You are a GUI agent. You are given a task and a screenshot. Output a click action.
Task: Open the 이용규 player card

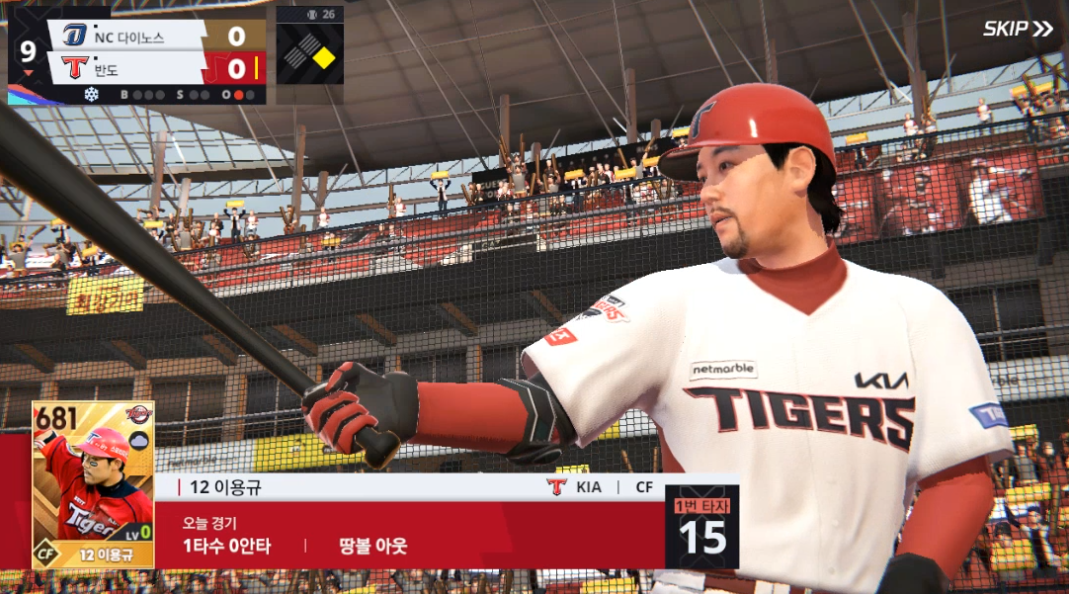(93, 485)
